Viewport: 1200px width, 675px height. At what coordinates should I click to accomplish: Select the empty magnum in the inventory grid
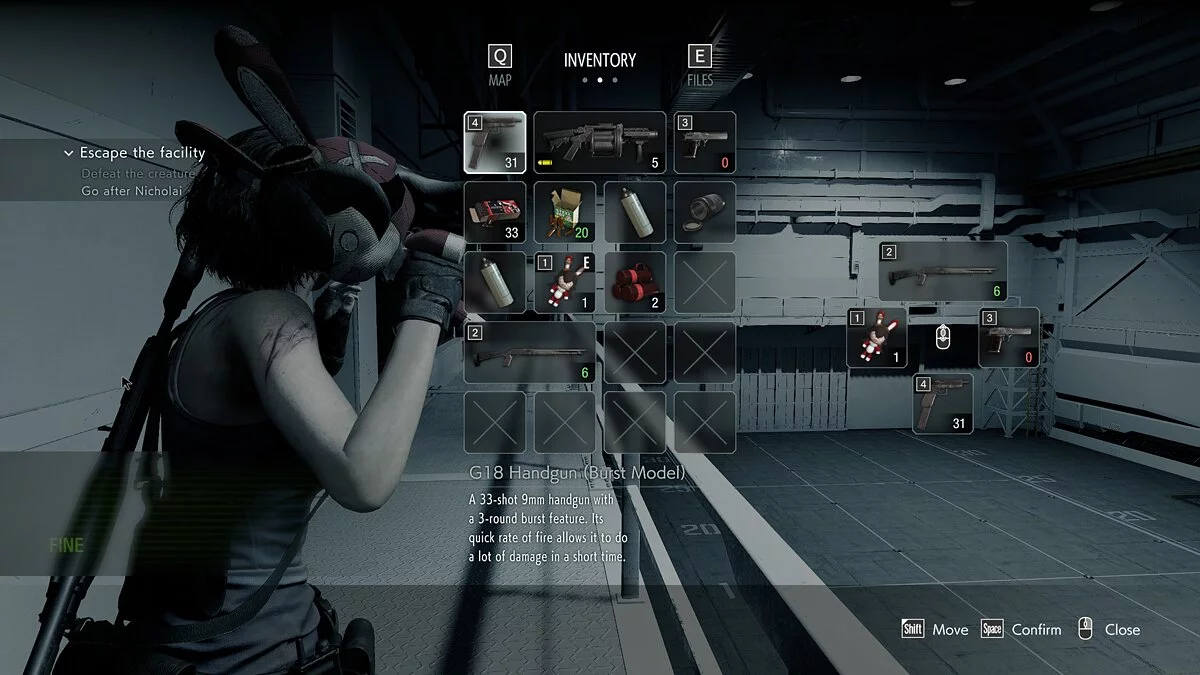pyautogui.click(x=705, y=142)
